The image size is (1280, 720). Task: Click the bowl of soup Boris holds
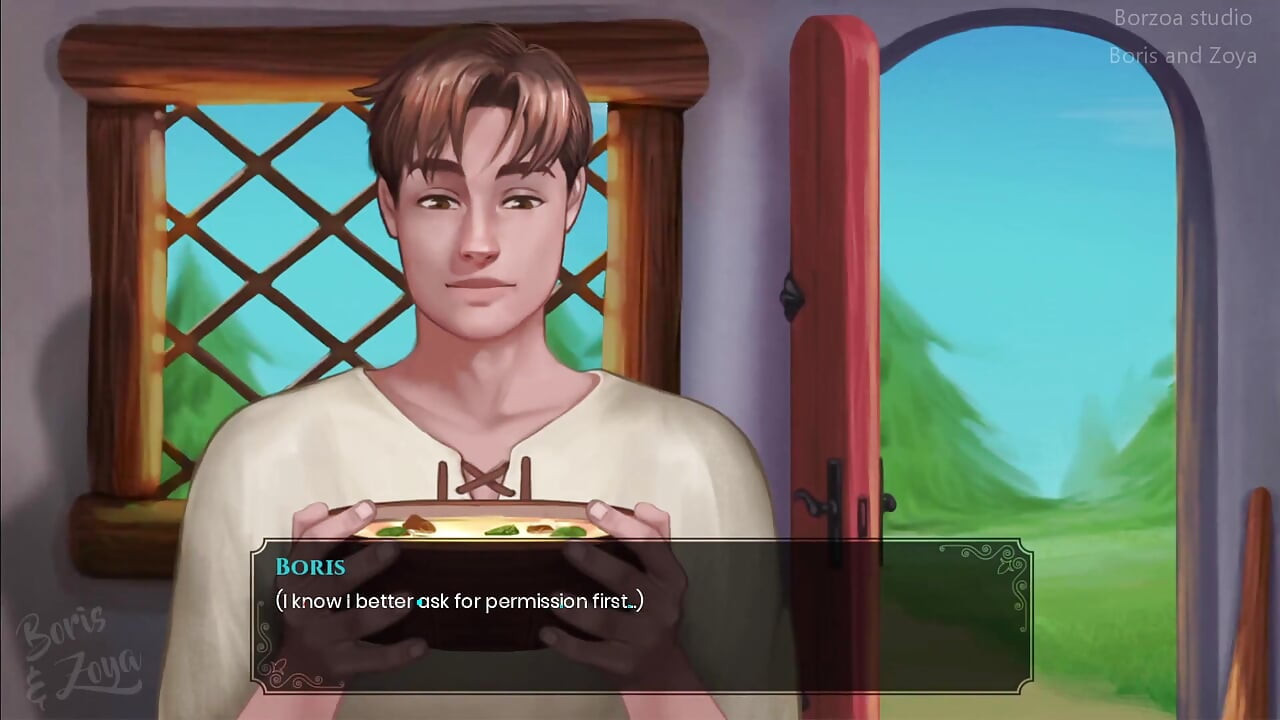point(470,525)
